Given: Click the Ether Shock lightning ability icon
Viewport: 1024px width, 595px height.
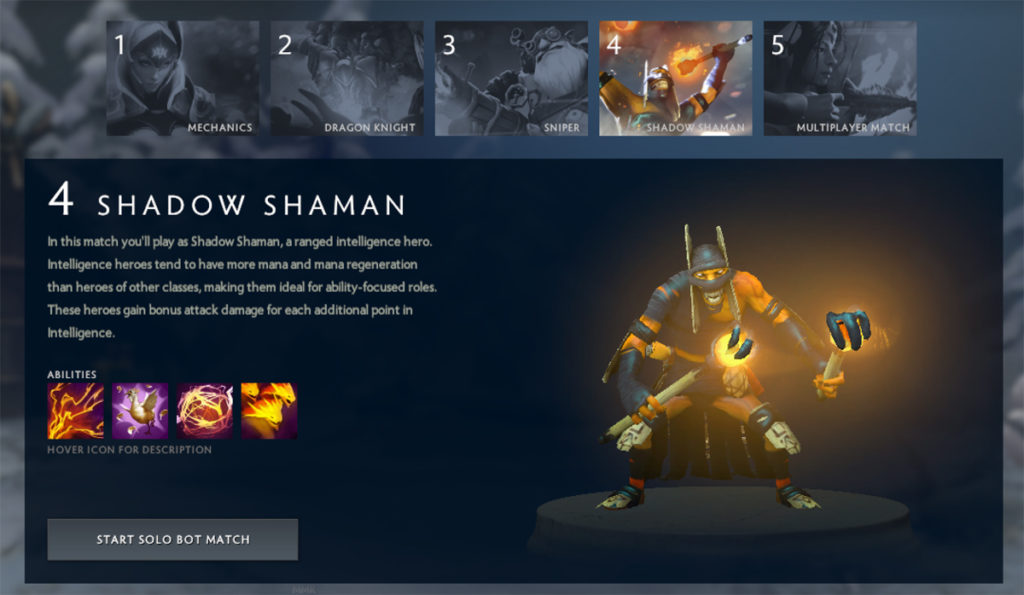Looking at the screenshot, I should tap(75, 410).
